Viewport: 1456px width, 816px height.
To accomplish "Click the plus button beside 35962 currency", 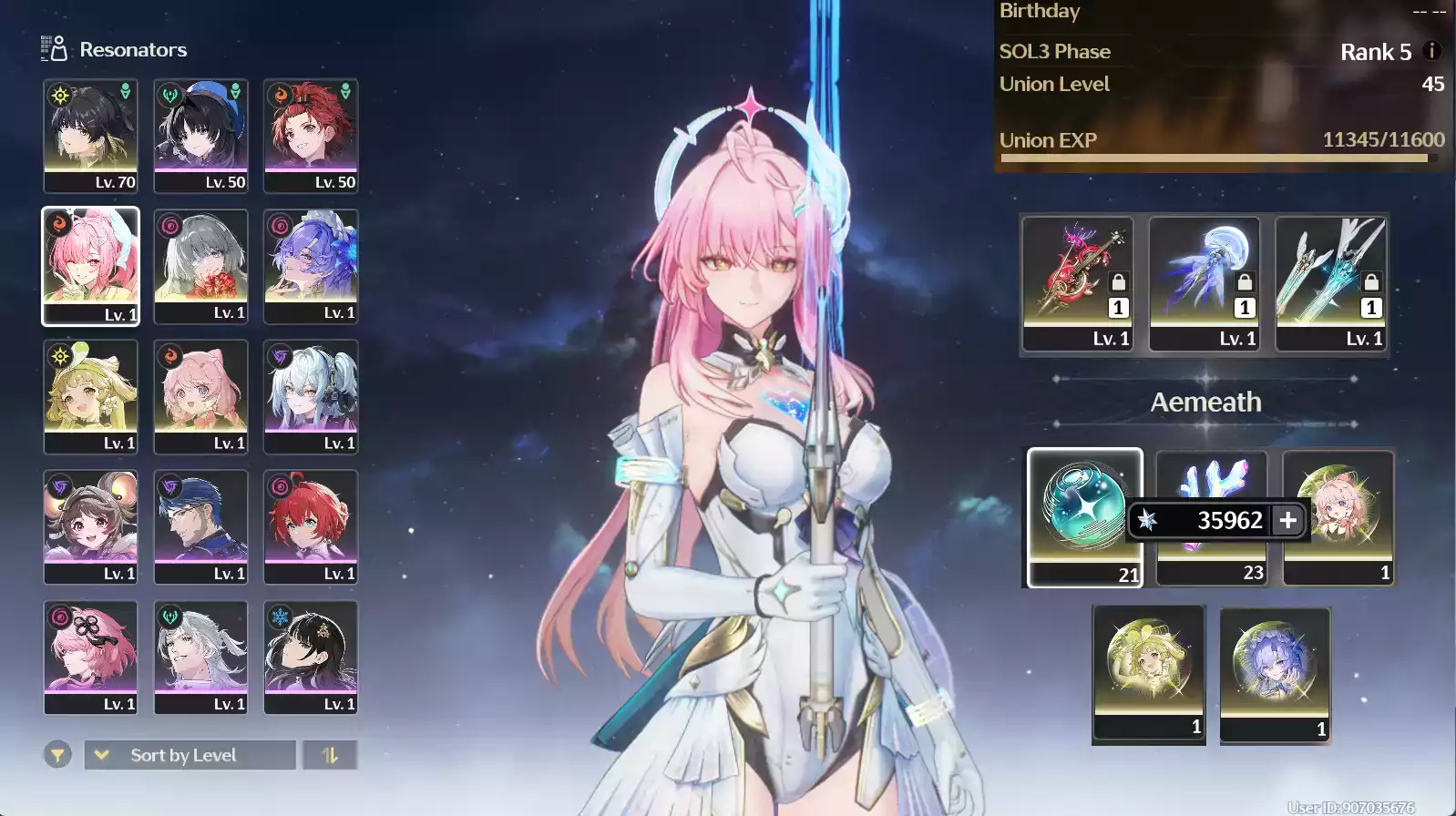I will click(x=1287, y=520).
